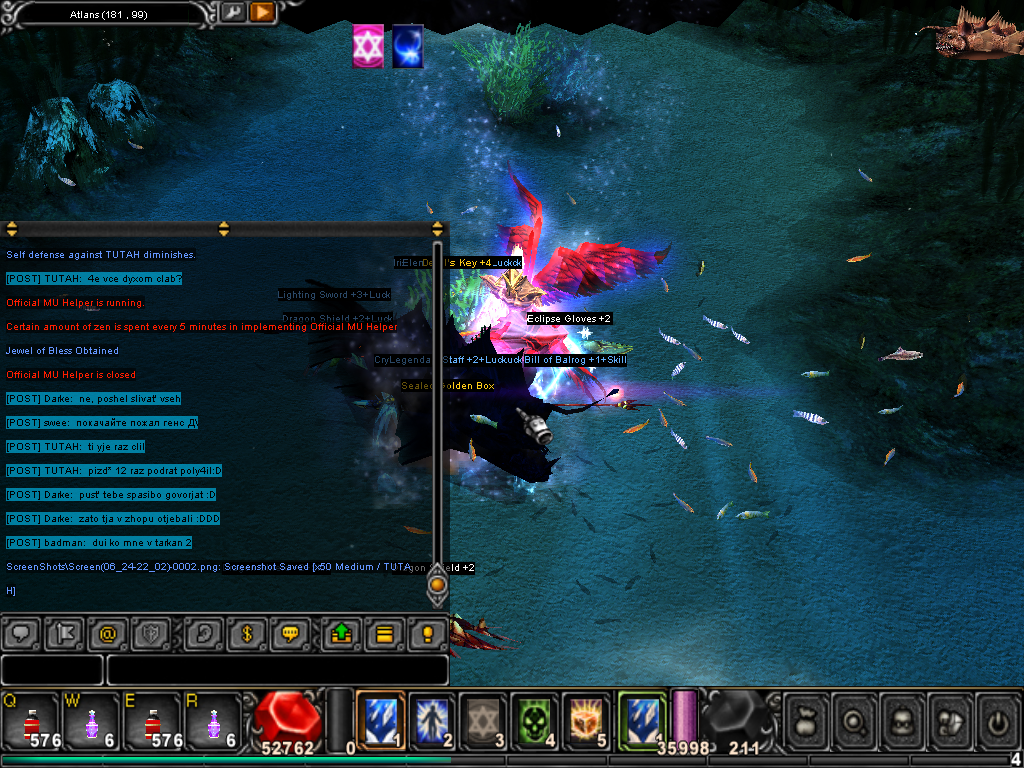The height and width of the screenshot is (768, 1024).
Task: Toggle the shield icon chat button
Action: pos(151,633)
